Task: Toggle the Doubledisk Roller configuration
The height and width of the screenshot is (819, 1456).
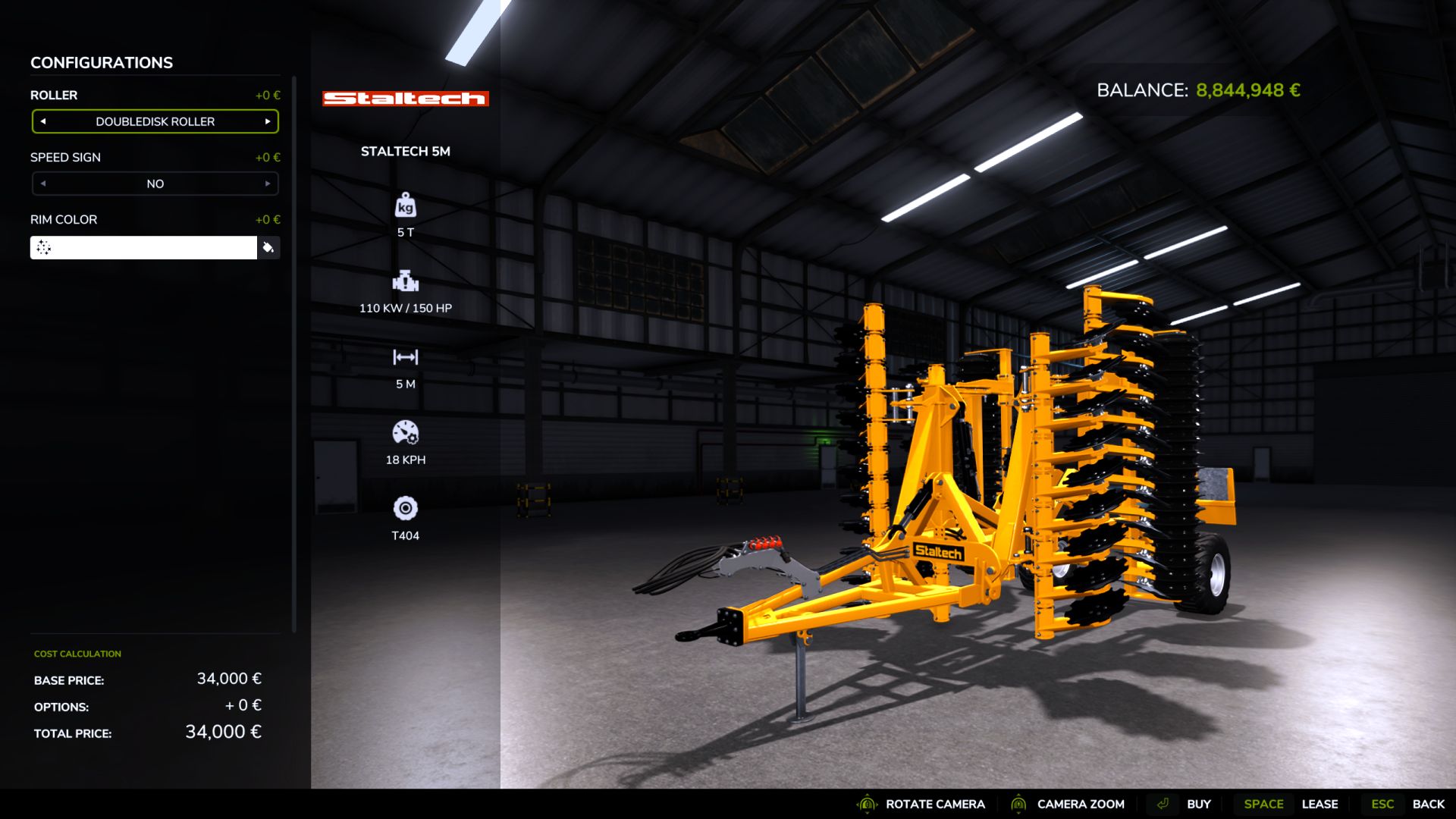Action: (155, 121)
